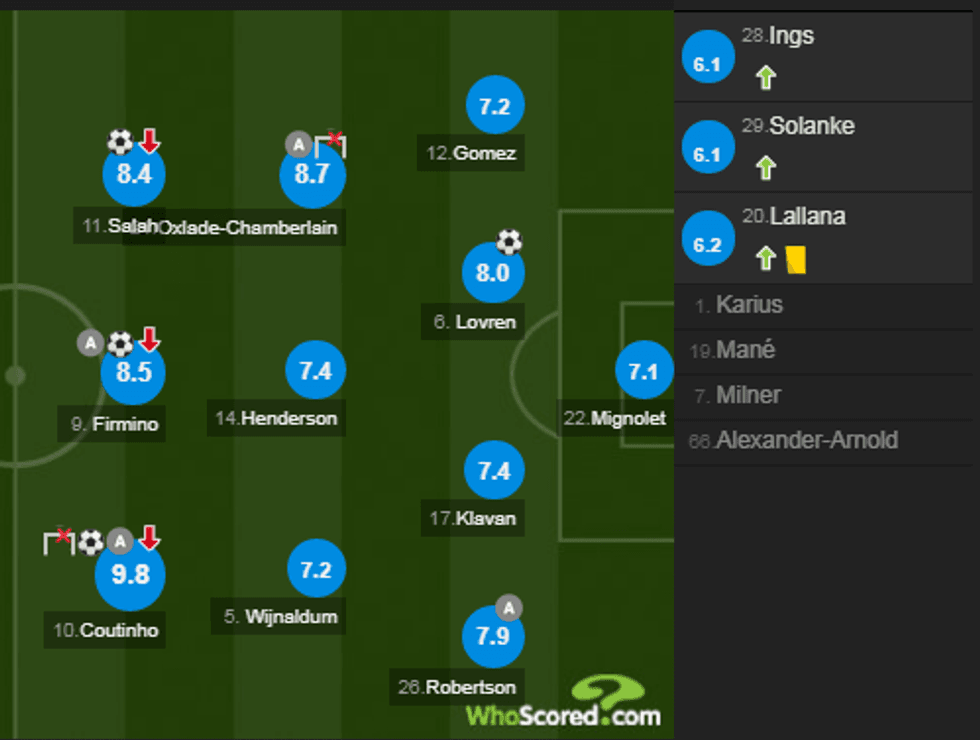Open Alexander-Arnold's bench entry
The width and height of the screenshot is (980, 740).
(806, 440)
